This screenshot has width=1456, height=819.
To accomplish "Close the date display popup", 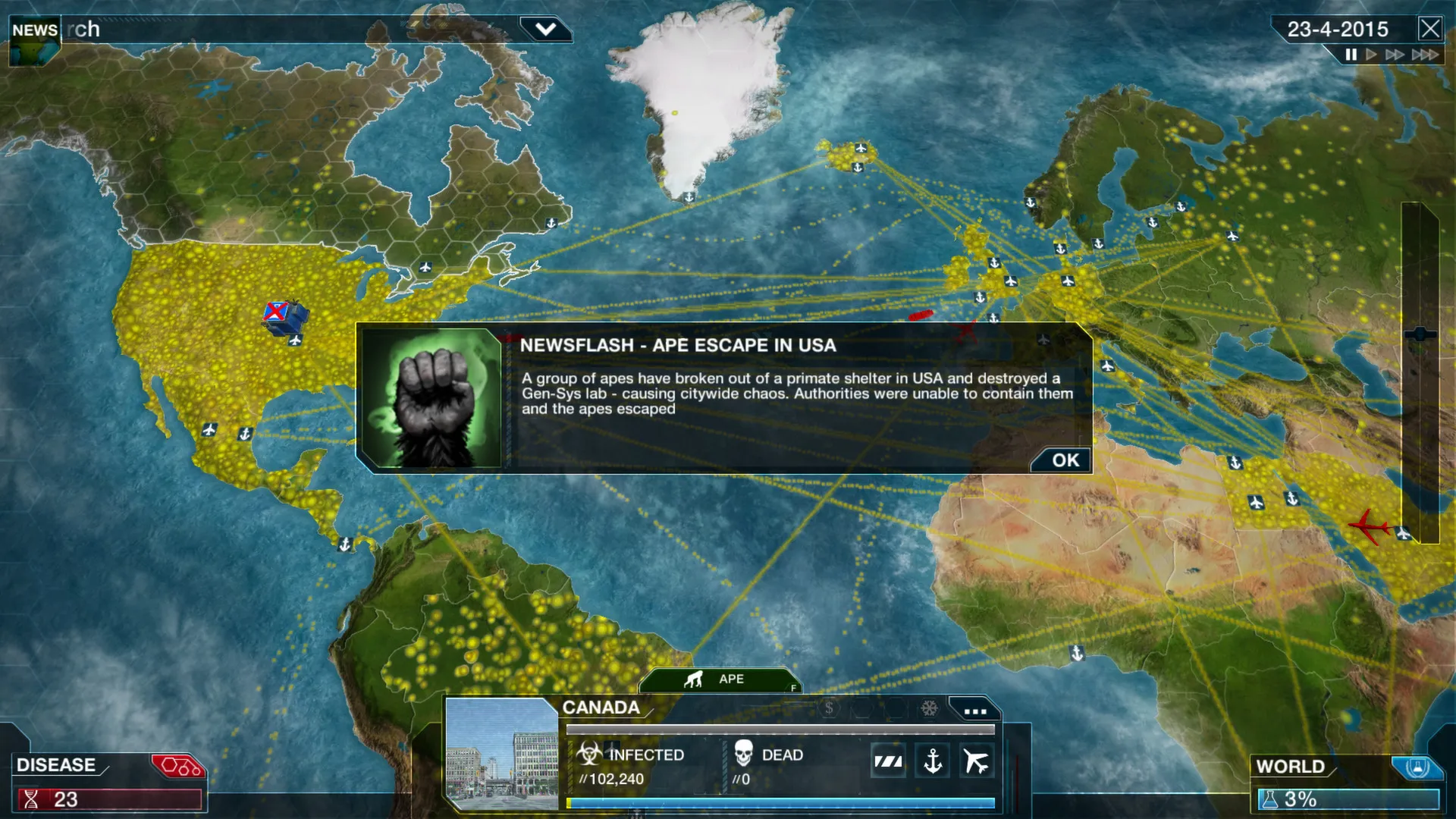I will [x=1431, y=29].
